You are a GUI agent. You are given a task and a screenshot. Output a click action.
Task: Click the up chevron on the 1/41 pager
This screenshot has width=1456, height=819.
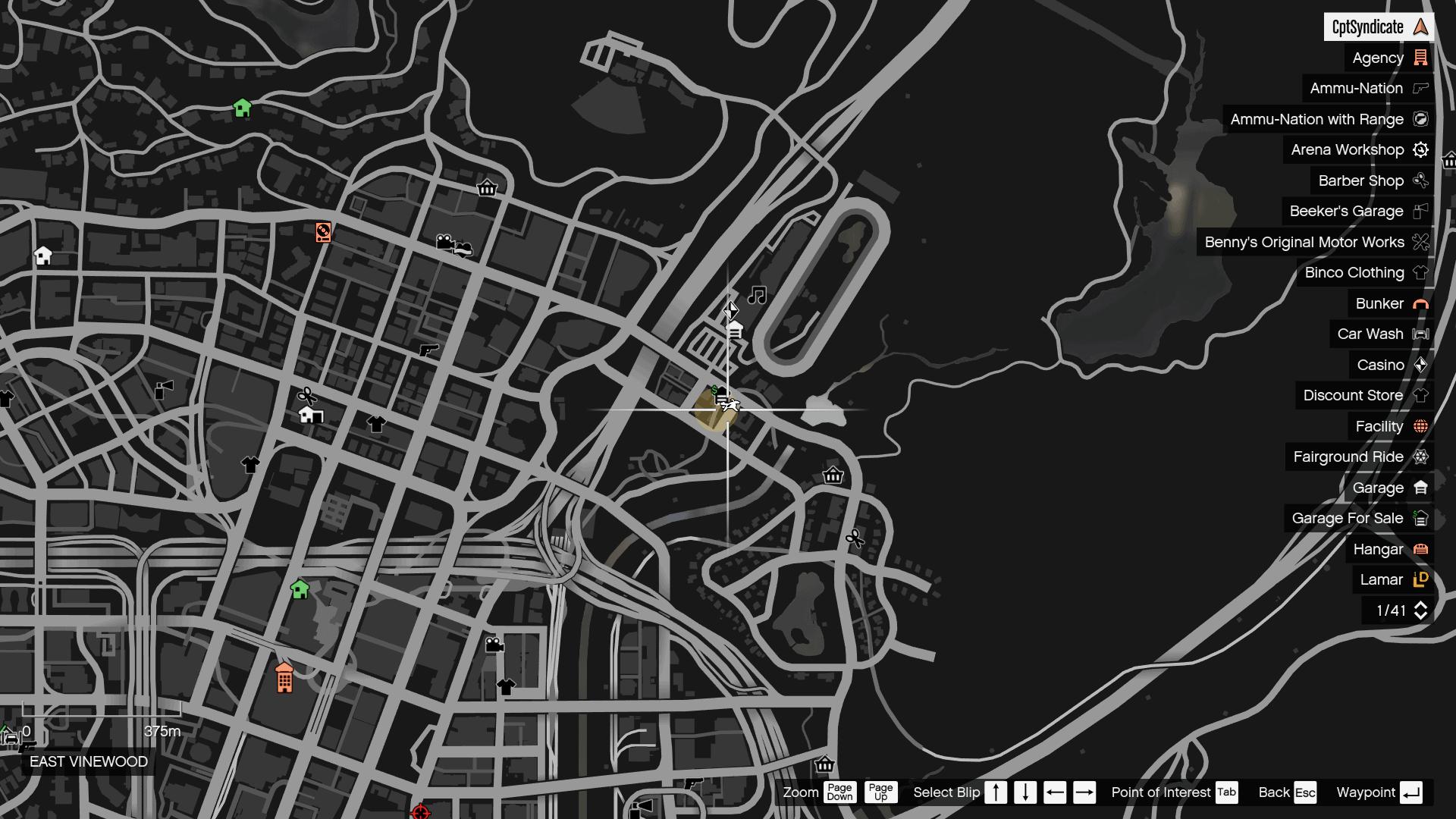coord(1421,606)
